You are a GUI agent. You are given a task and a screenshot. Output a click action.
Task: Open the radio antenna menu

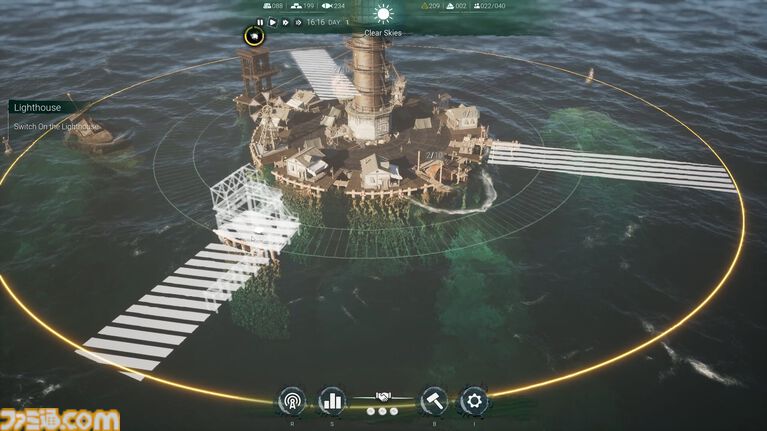[291, 401]
